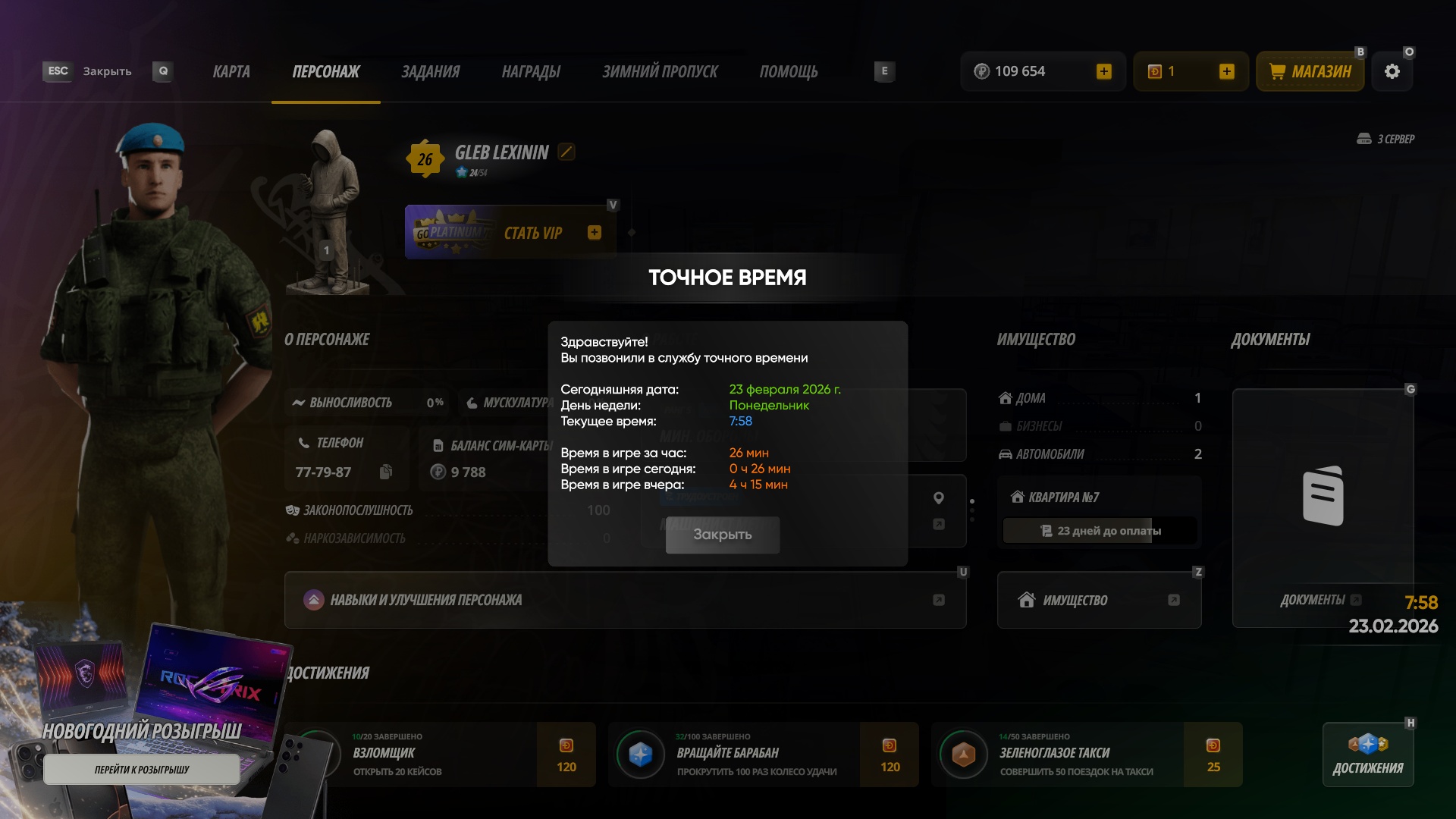Open the Имущество property panel button
Viewport: 1456px width, 819px height.
pyautogui.click(x=1099, y=600)
